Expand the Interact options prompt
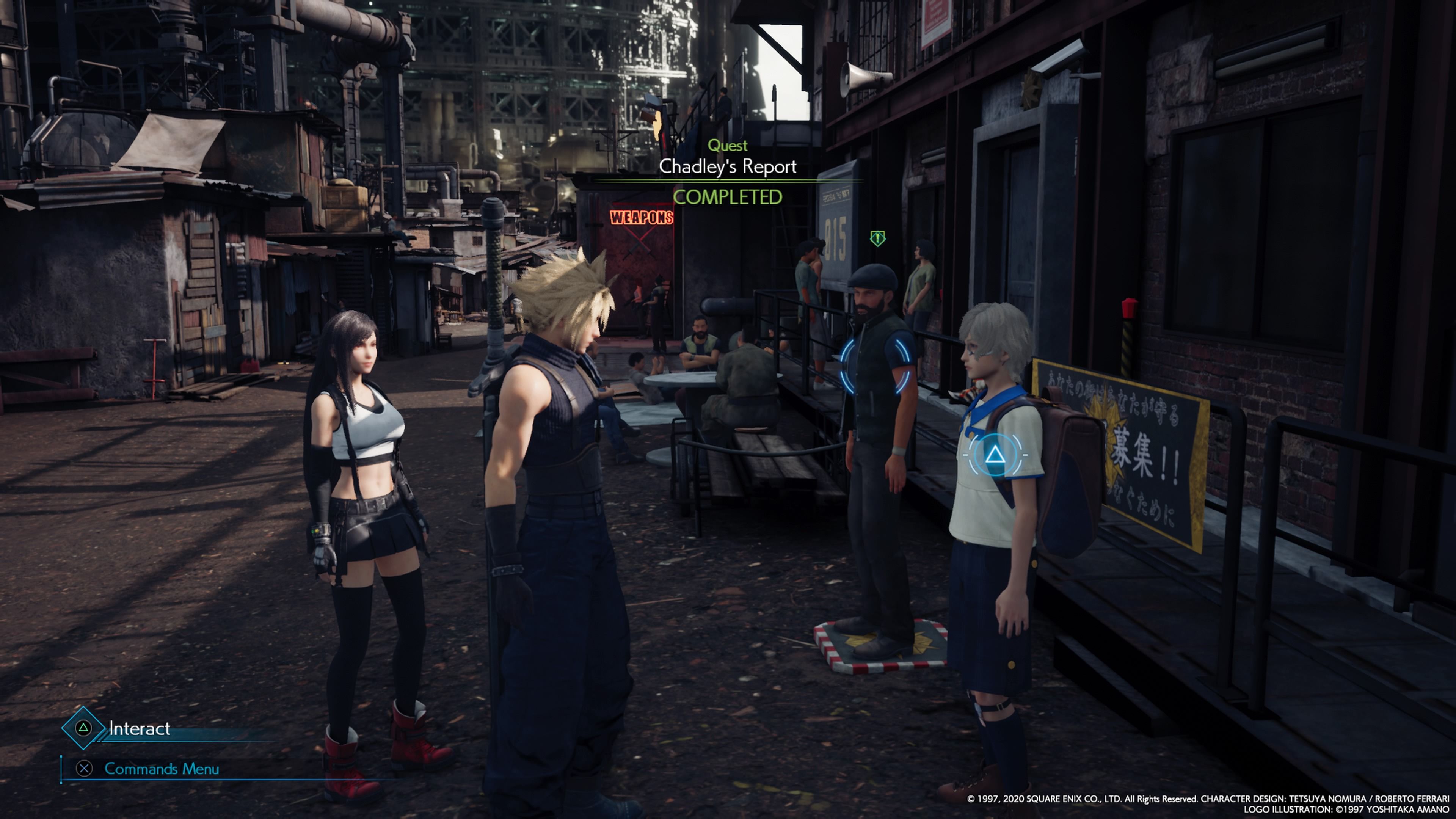1456x819 pixels. pos(139,728)
